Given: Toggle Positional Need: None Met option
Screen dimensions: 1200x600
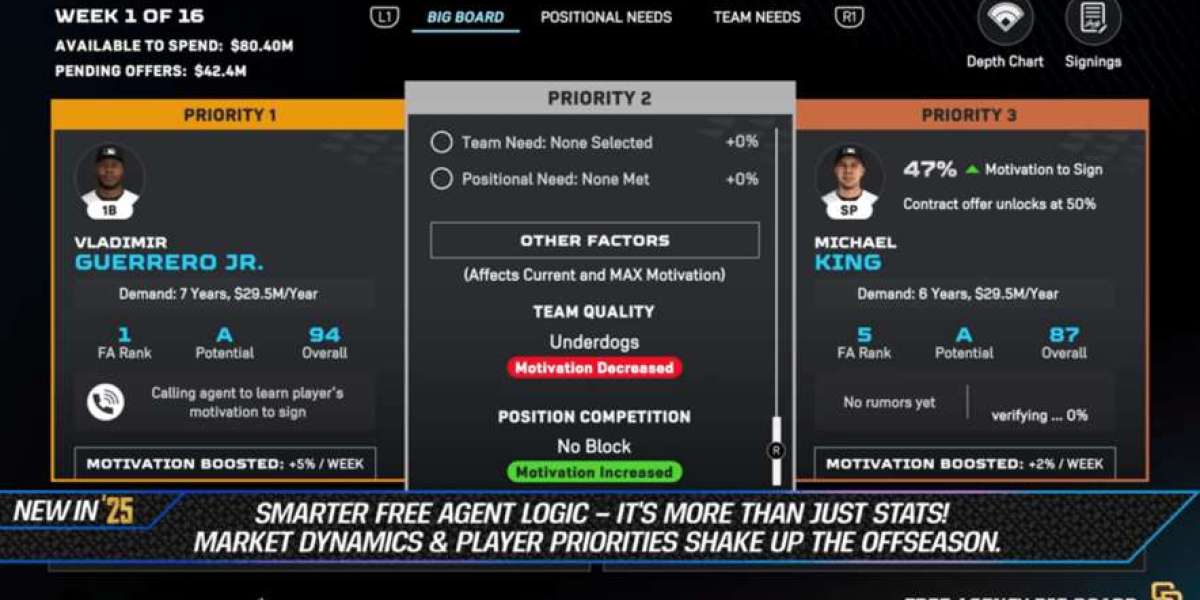Looking at the screenshot, I should coord(442,179).
